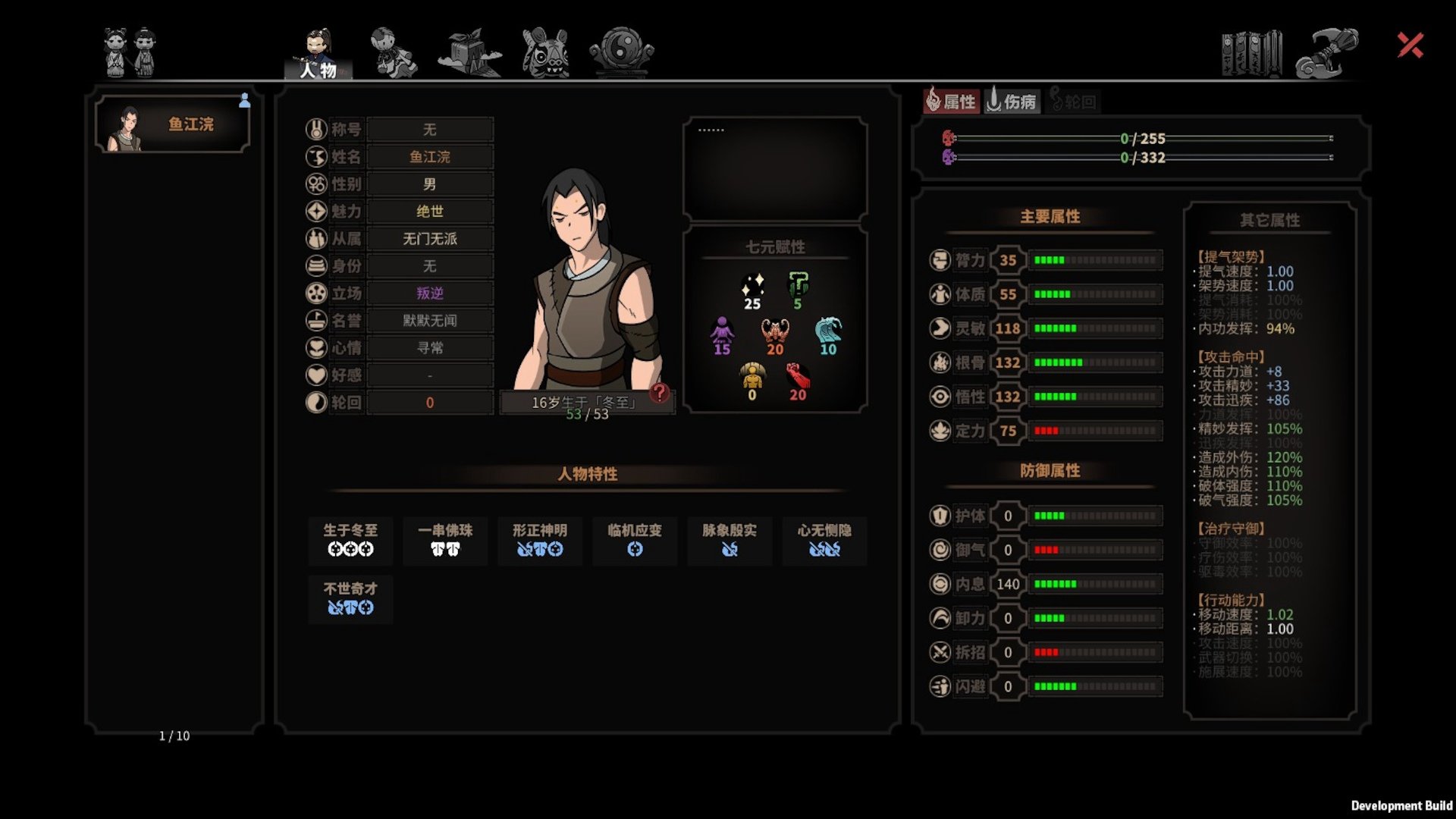
Task: Open the hammer and anvil icon
Action: 1326,53
